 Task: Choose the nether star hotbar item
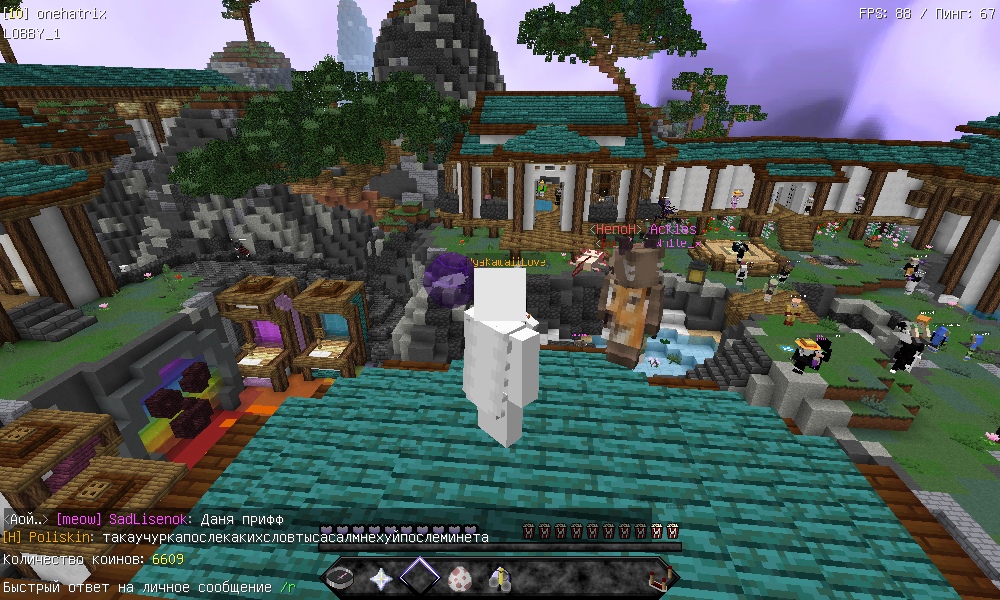[381, 577]
